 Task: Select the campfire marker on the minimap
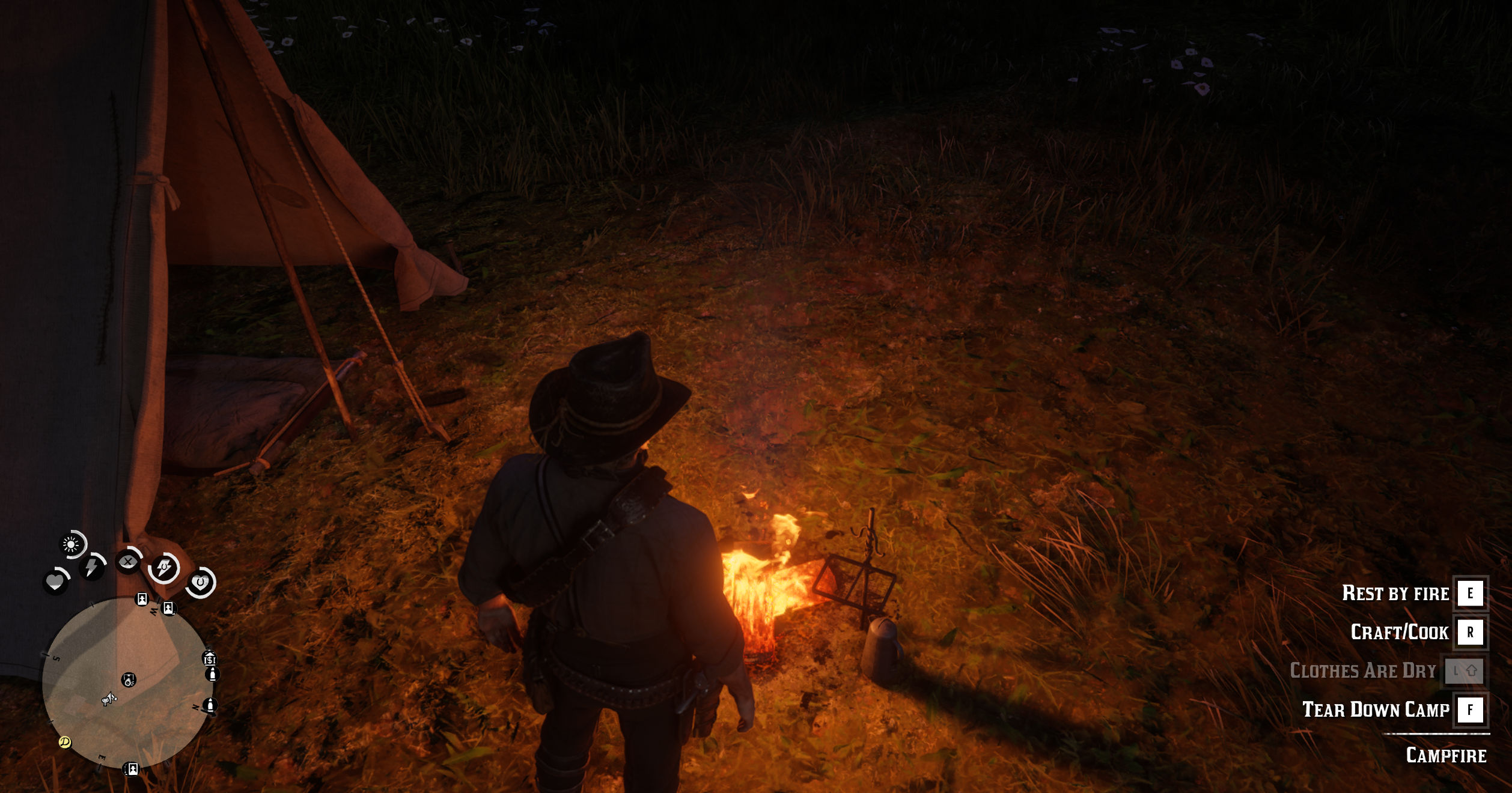coord(129,679)
